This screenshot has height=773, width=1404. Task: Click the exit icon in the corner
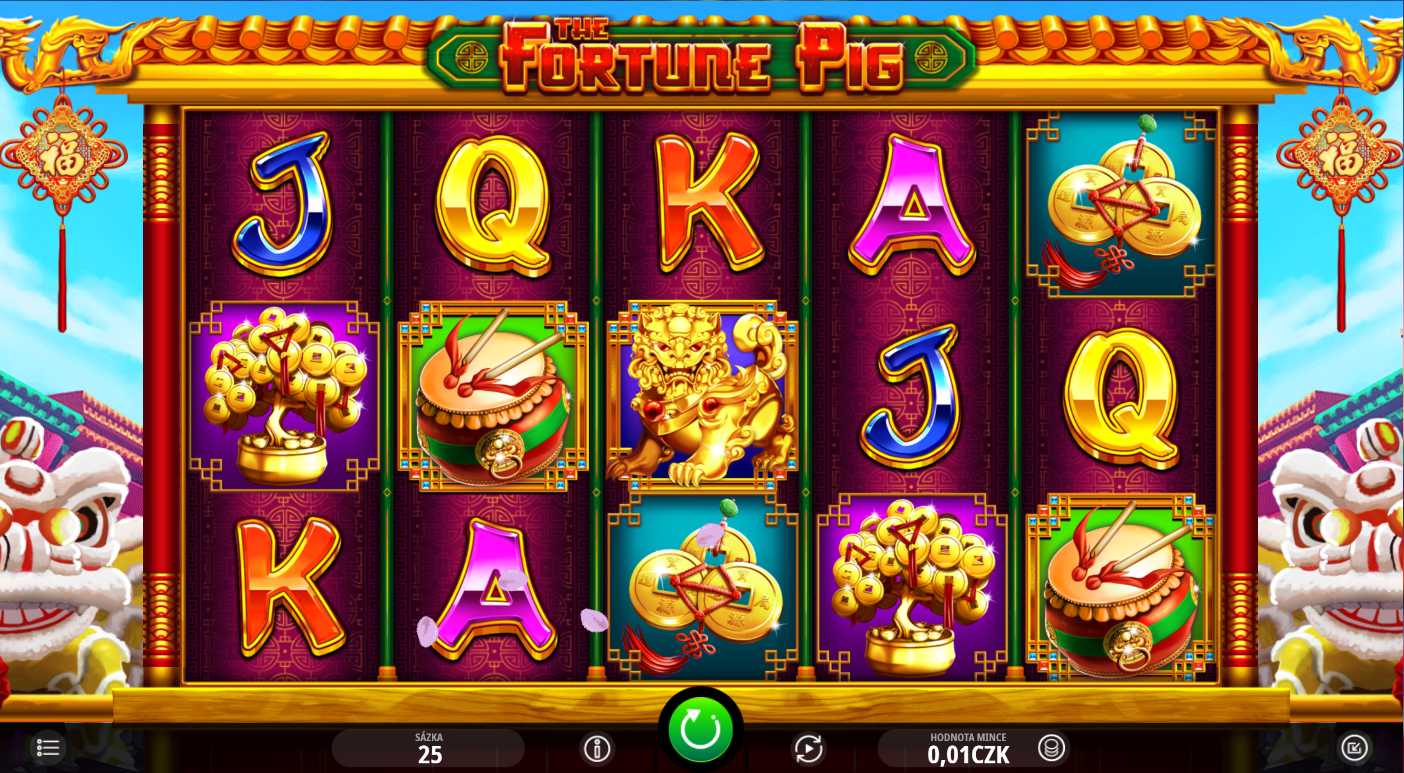pos(1353,747)
